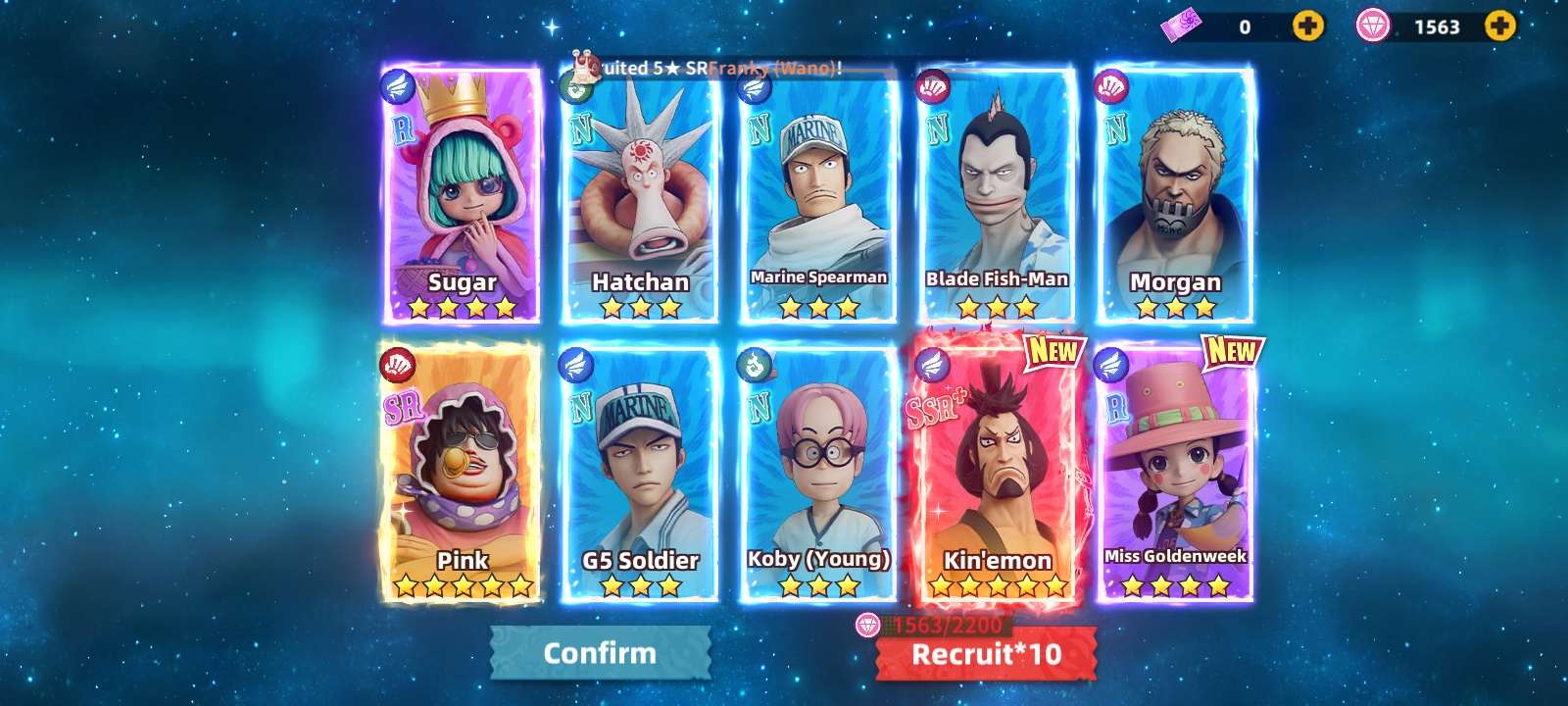The width and height of the screenshot is (1568, 706).
Task: Inspect the Marine Spearman card
Action: tap(818, 196)
